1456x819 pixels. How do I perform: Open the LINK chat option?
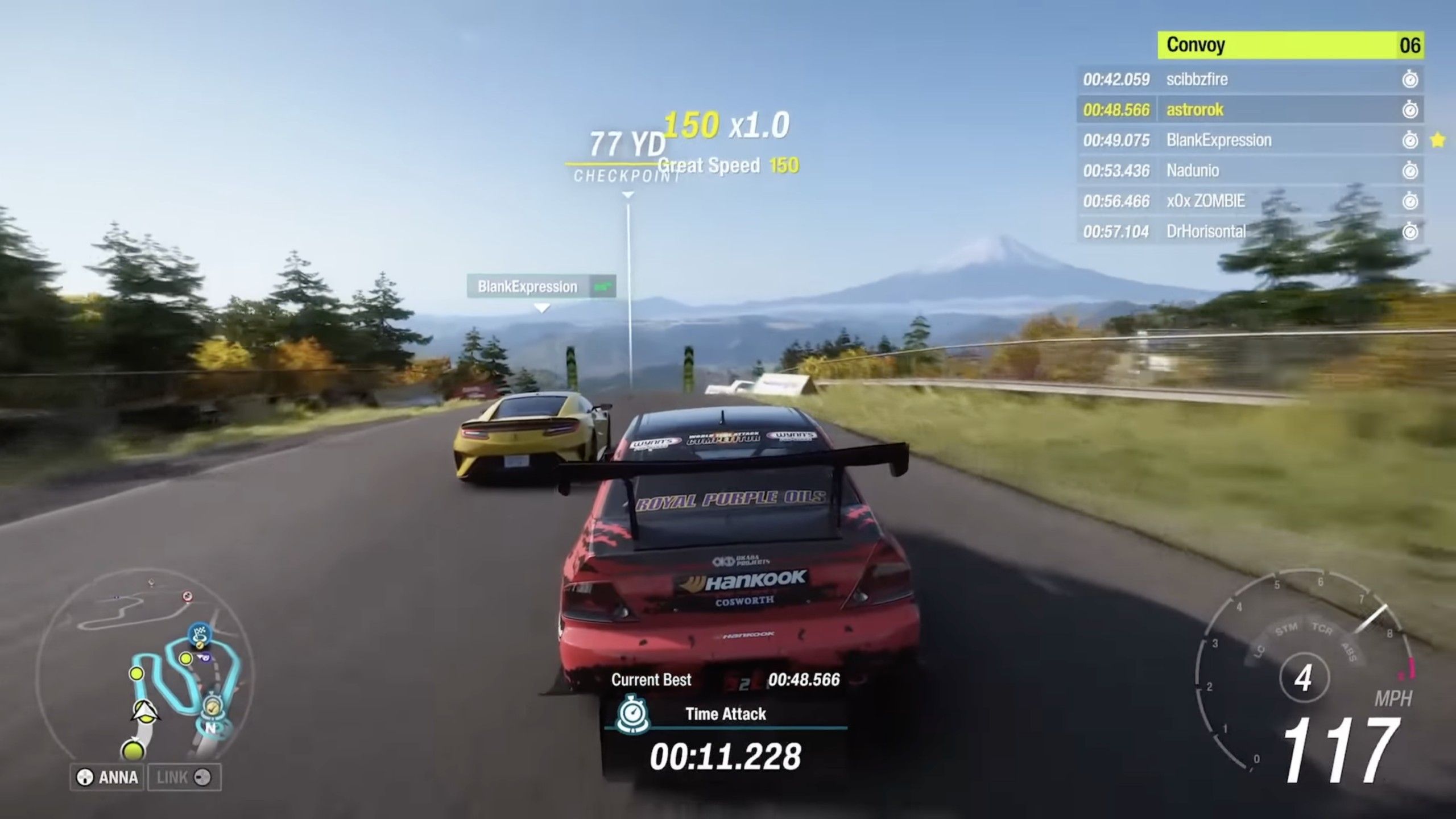184,777
